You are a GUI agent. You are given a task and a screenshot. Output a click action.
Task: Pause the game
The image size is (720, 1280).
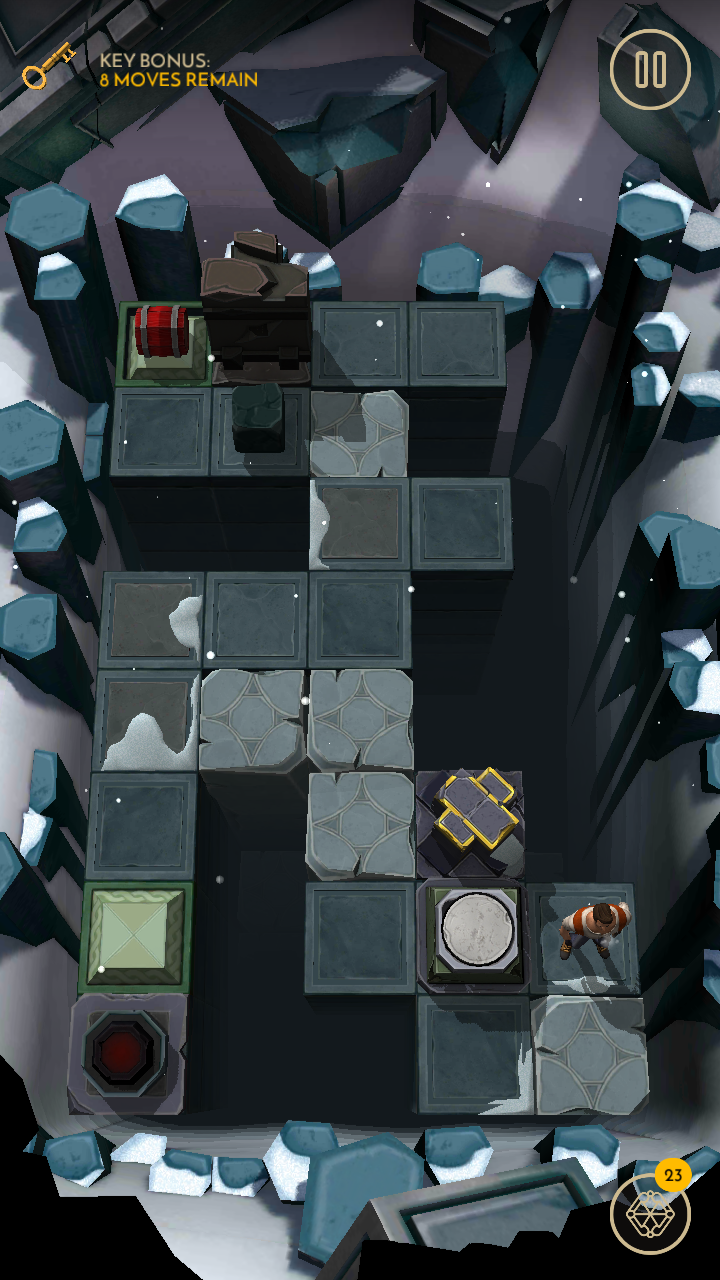coord(650,69)
